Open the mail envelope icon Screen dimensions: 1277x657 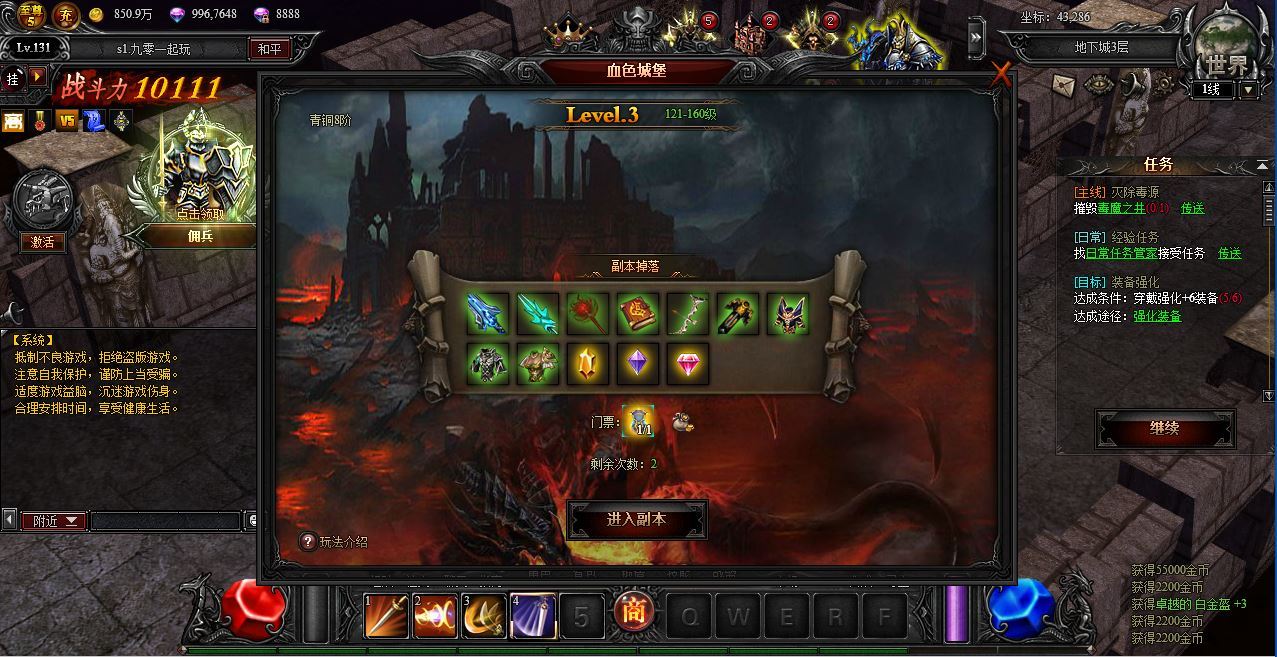click(1064, 85)
